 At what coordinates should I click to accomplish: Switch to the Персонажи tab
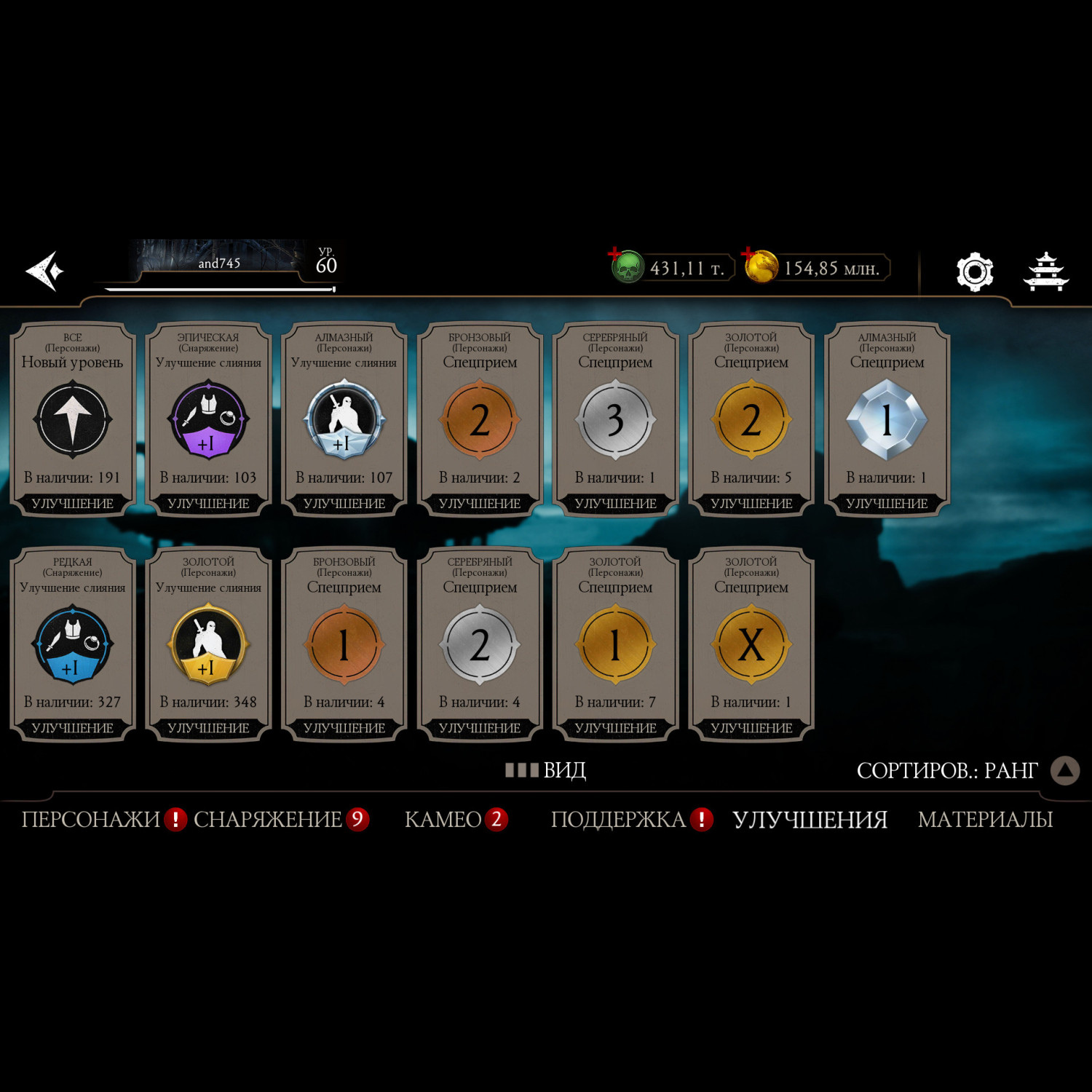pyautogui.click(x=91, y=820)
